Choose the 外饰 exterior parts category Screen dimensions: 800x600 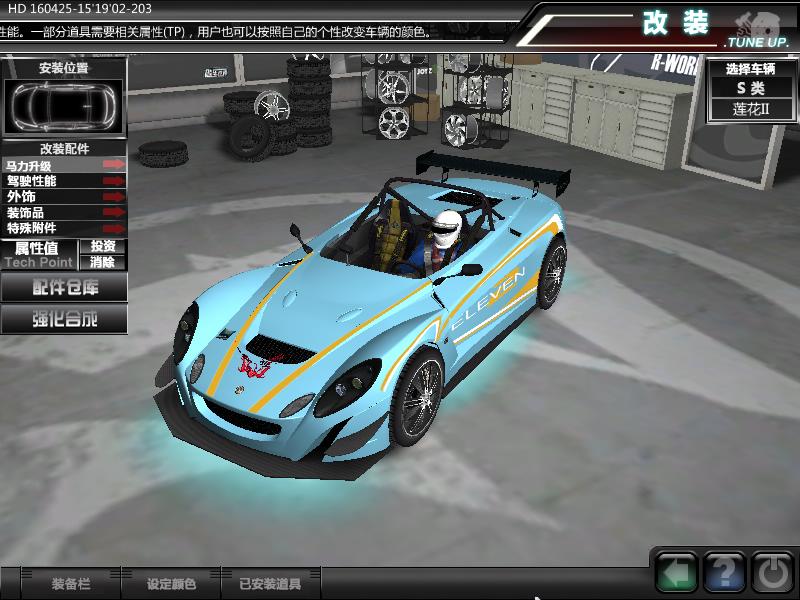point(65,197)
